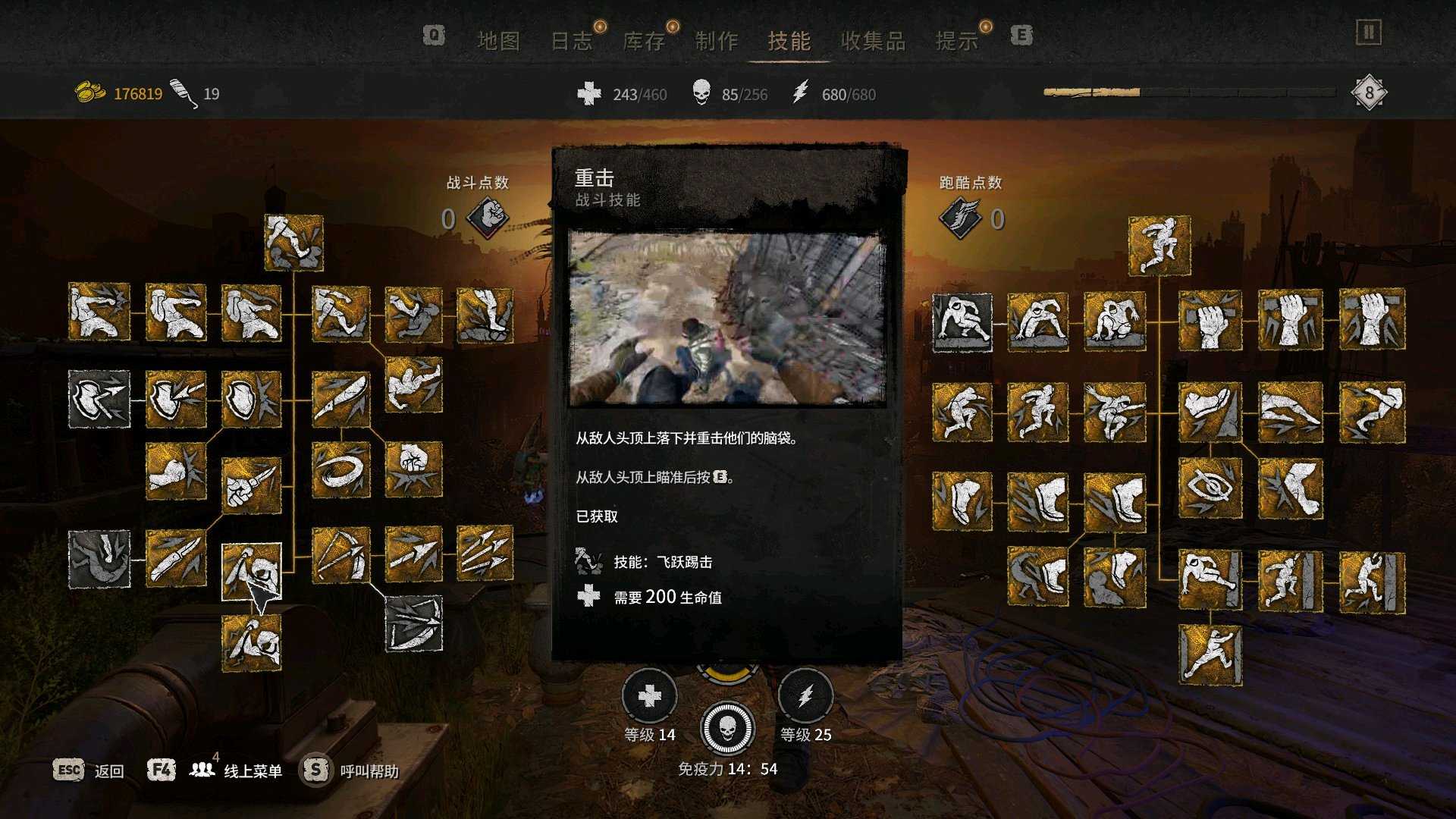Click the coin currency icon showing 176819
Image resolution: width=1456 pixels, height=819 pixels.
click(x=89, y=91)
